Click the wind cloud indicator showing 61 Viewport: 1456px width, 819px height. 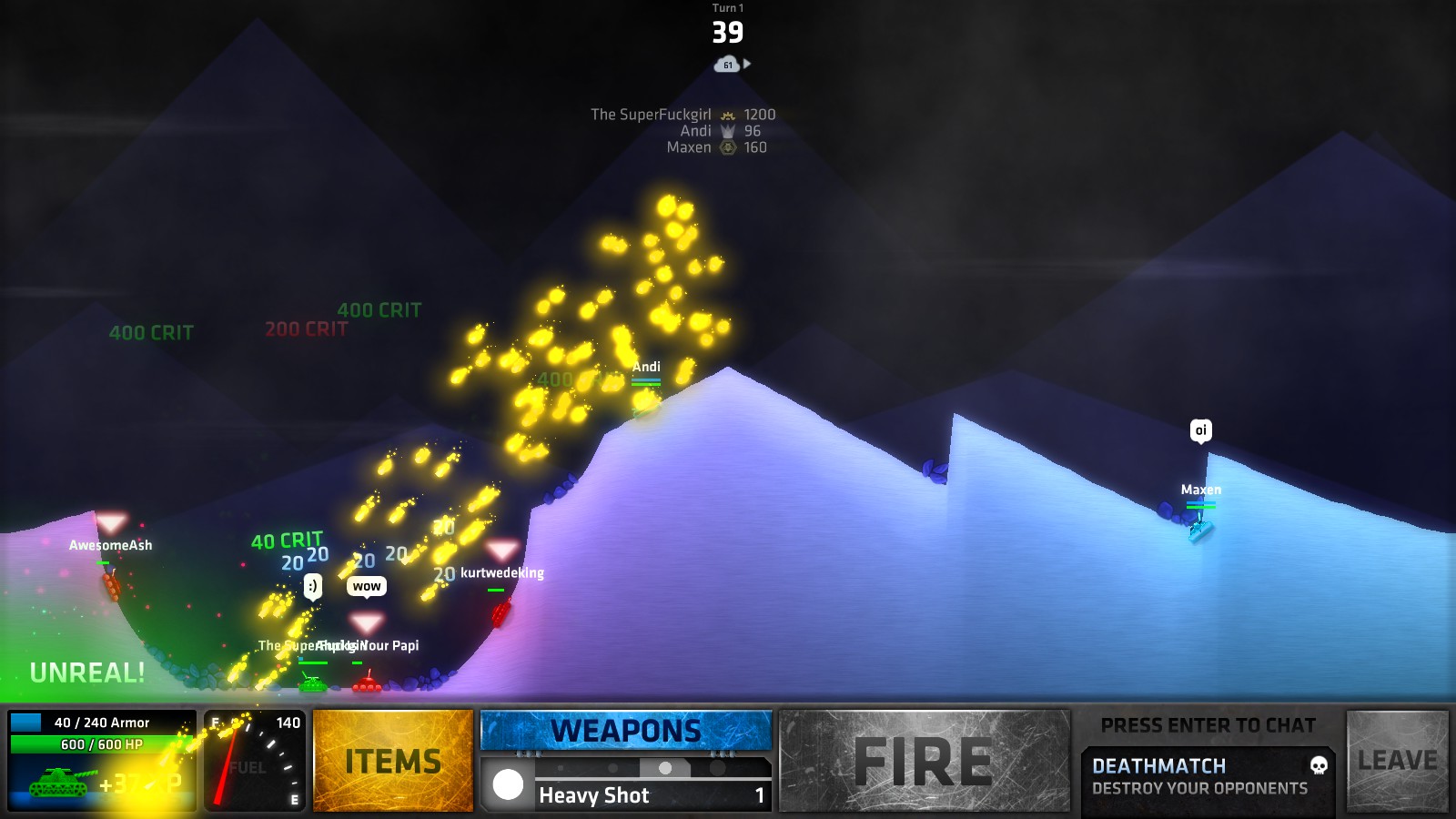(726, 64)
